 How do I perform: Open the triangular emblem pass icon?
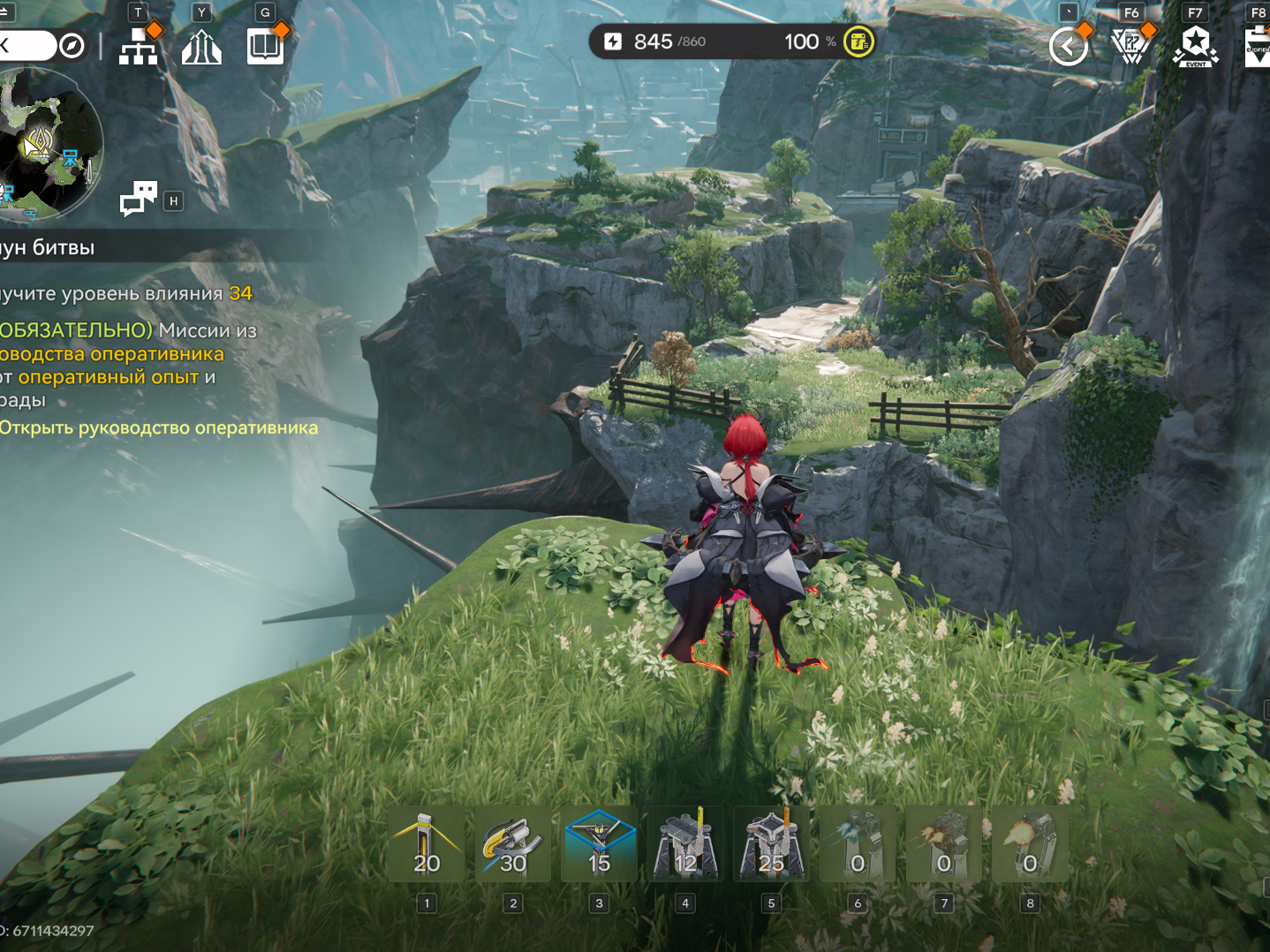coord(1130,46)
